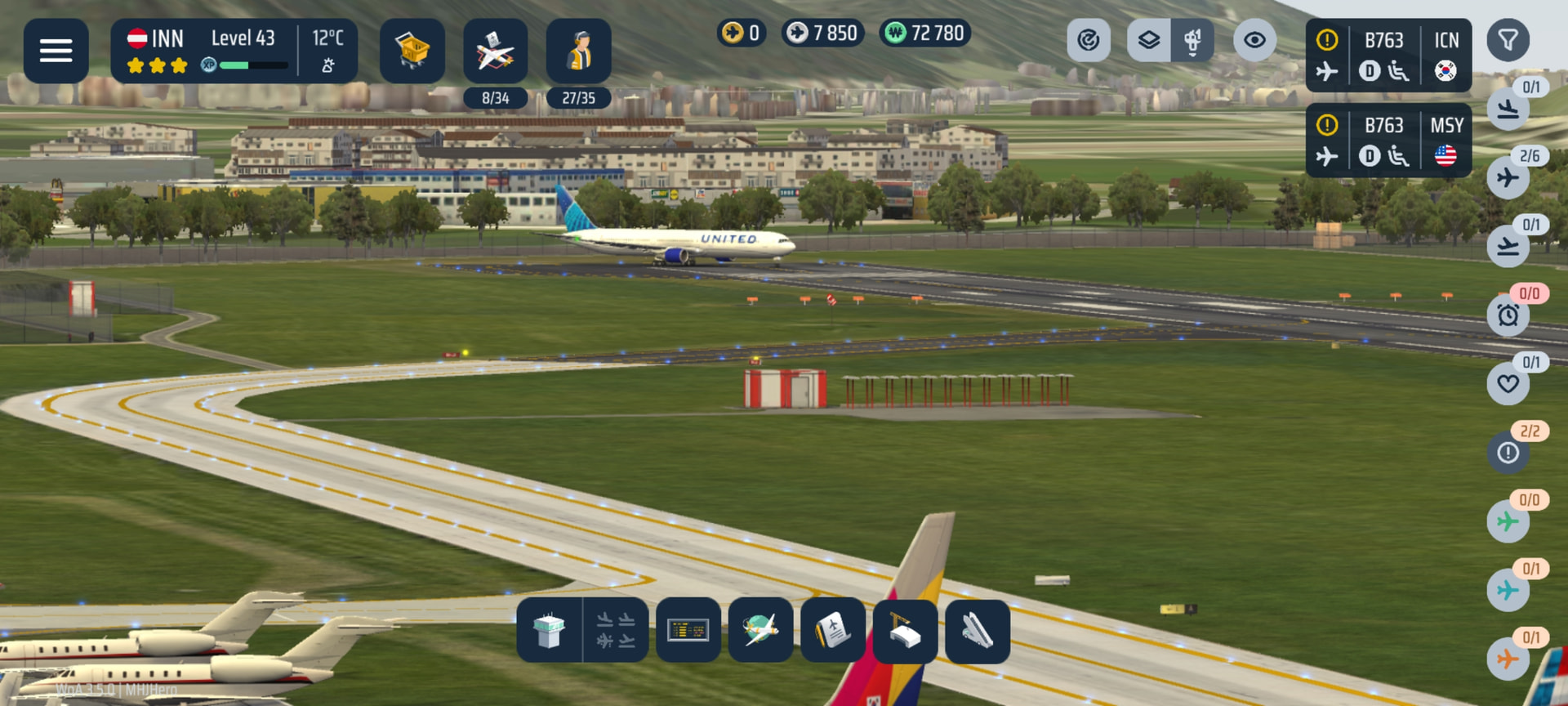Open the globe destinations map
This screenshot has width=1568, height=706.
point(760,630)
